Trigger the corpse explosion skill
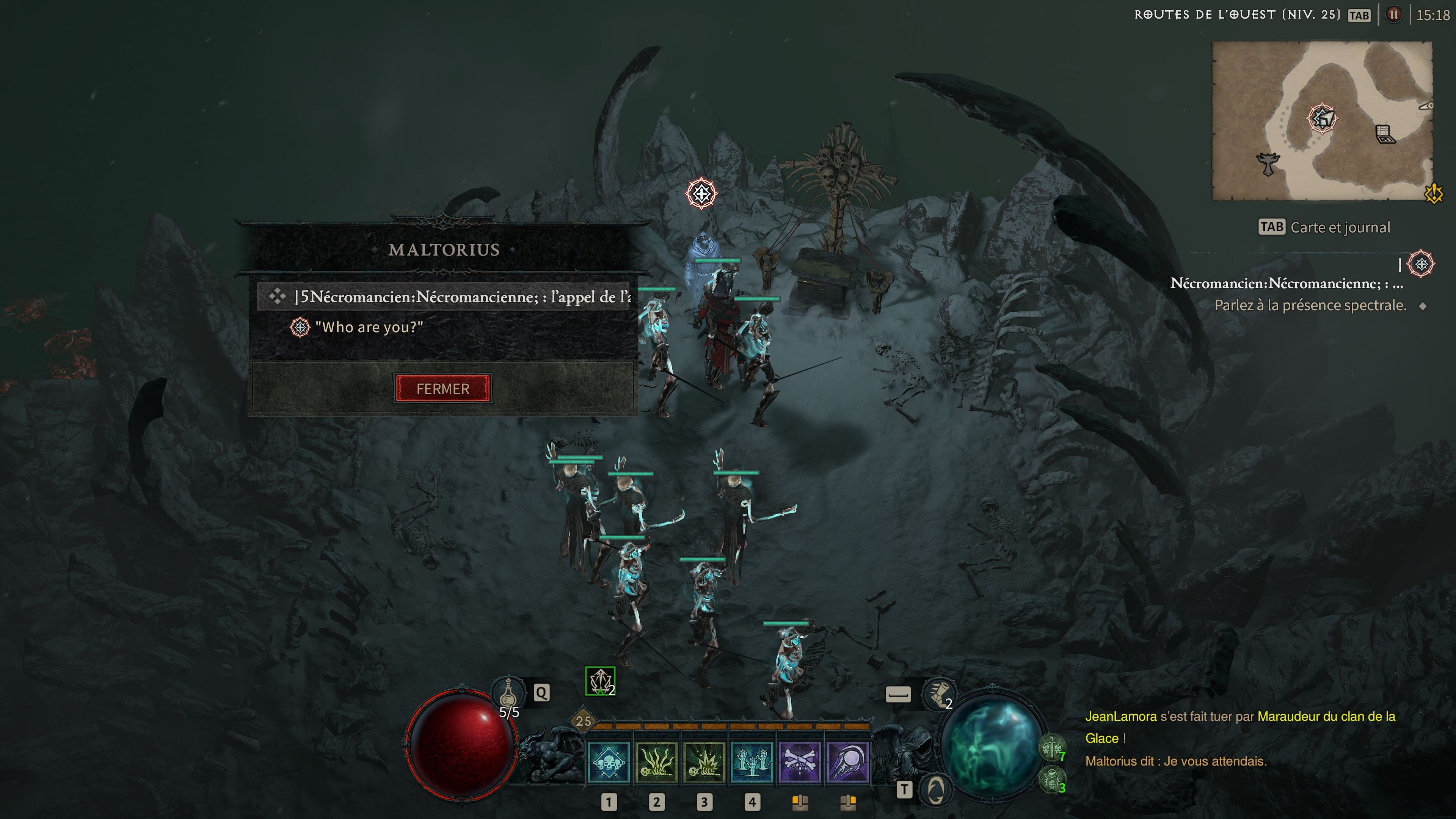 tap(704, 762)
